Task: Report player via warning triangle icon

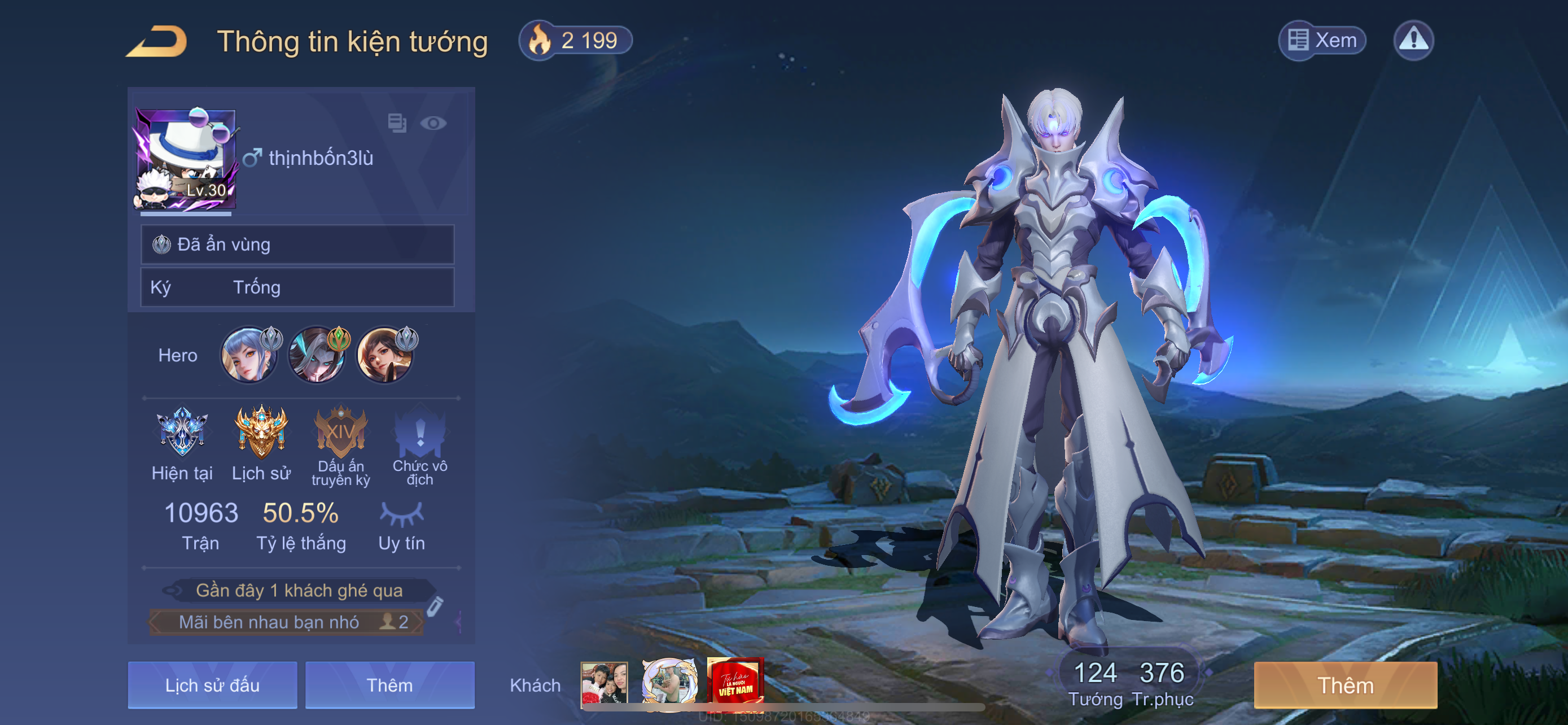Action: (1413, 41)
